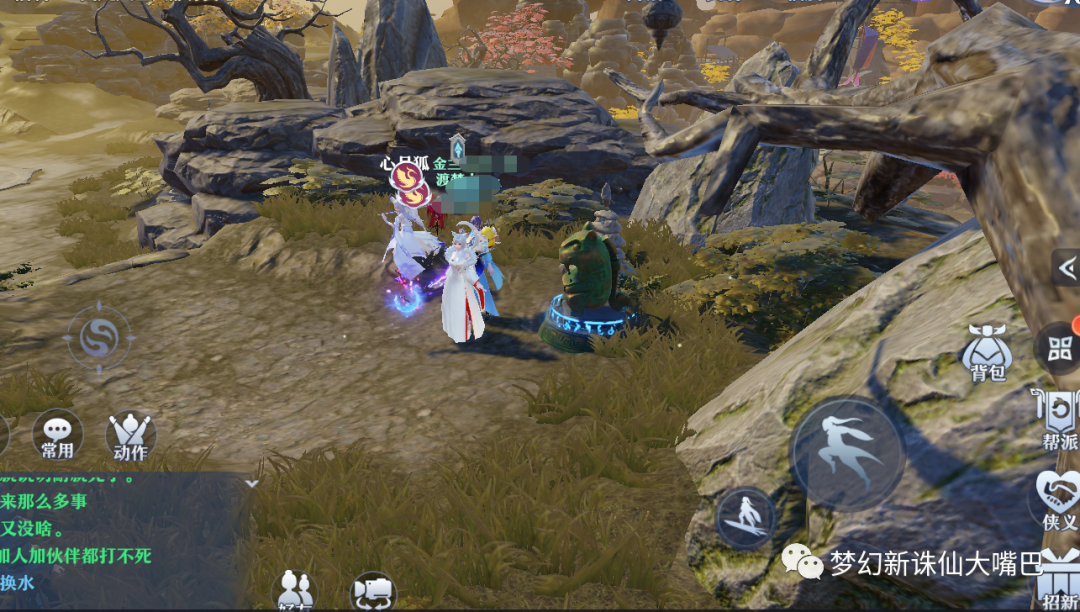Tap the yin-yang movement joystick
The height and width of the screenshot is (612, 1080).
98,338
